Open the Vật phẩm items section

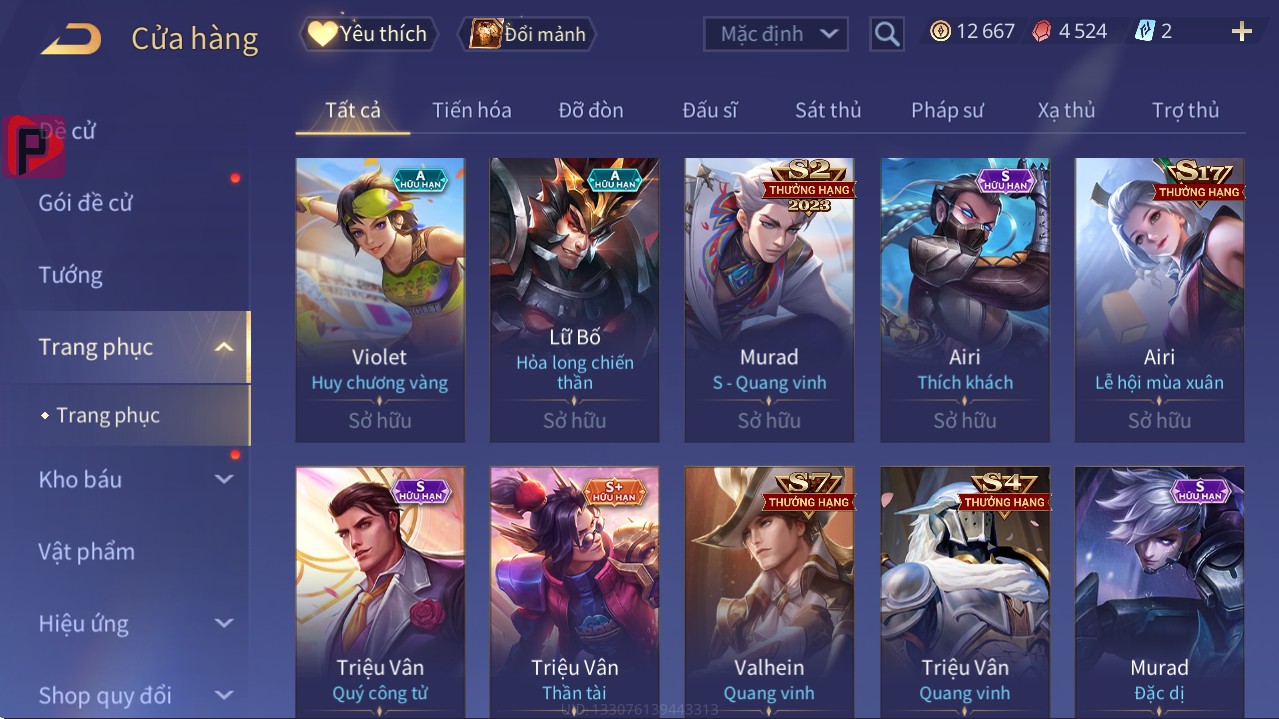[x=87, y=551]
